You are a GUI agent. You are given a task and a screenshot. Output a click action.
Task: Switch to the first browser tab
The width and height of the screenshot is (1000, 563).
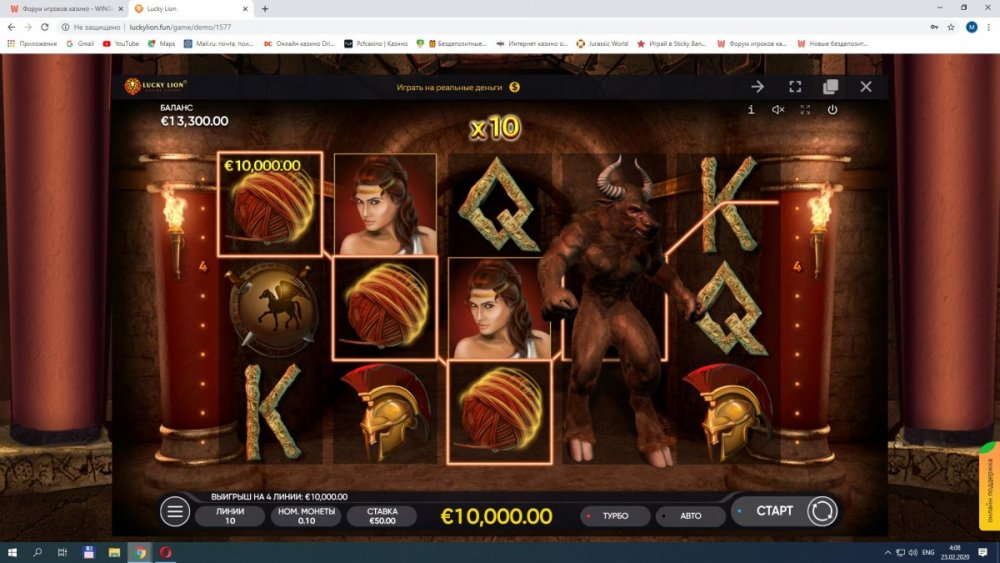(60, 8)
